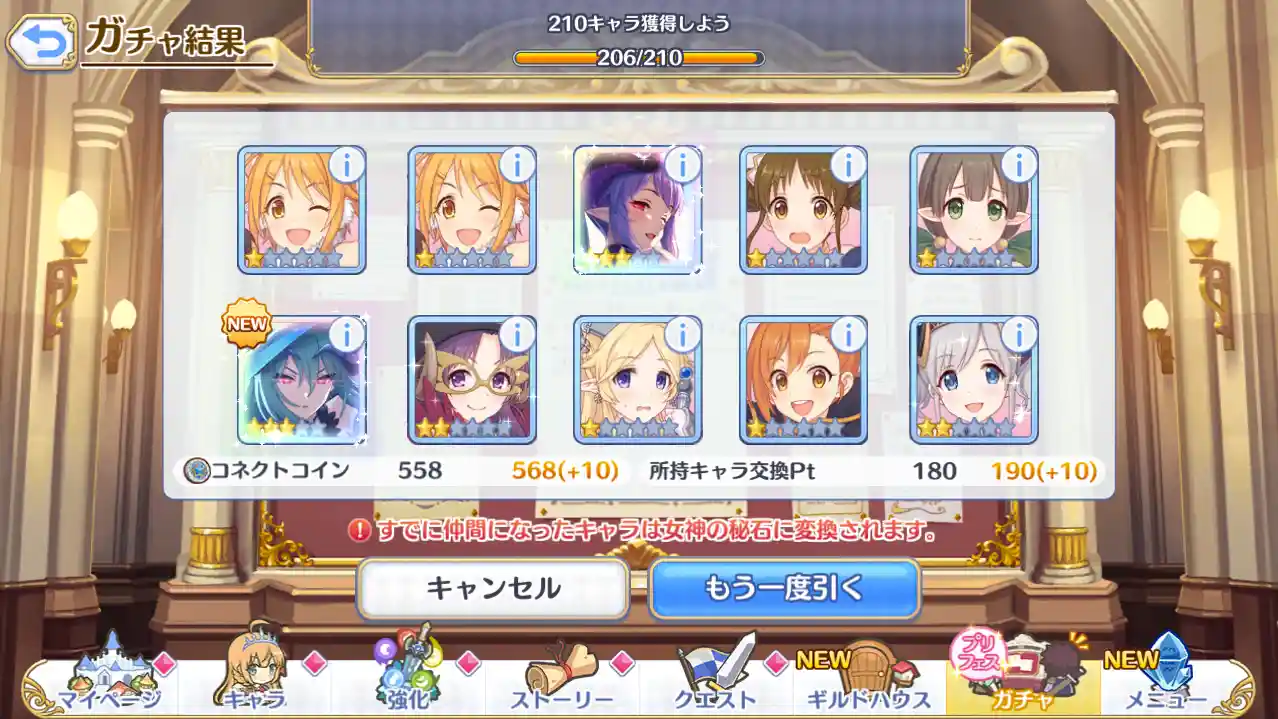Show info for the NEW teal-haired character

pos(347,335)
